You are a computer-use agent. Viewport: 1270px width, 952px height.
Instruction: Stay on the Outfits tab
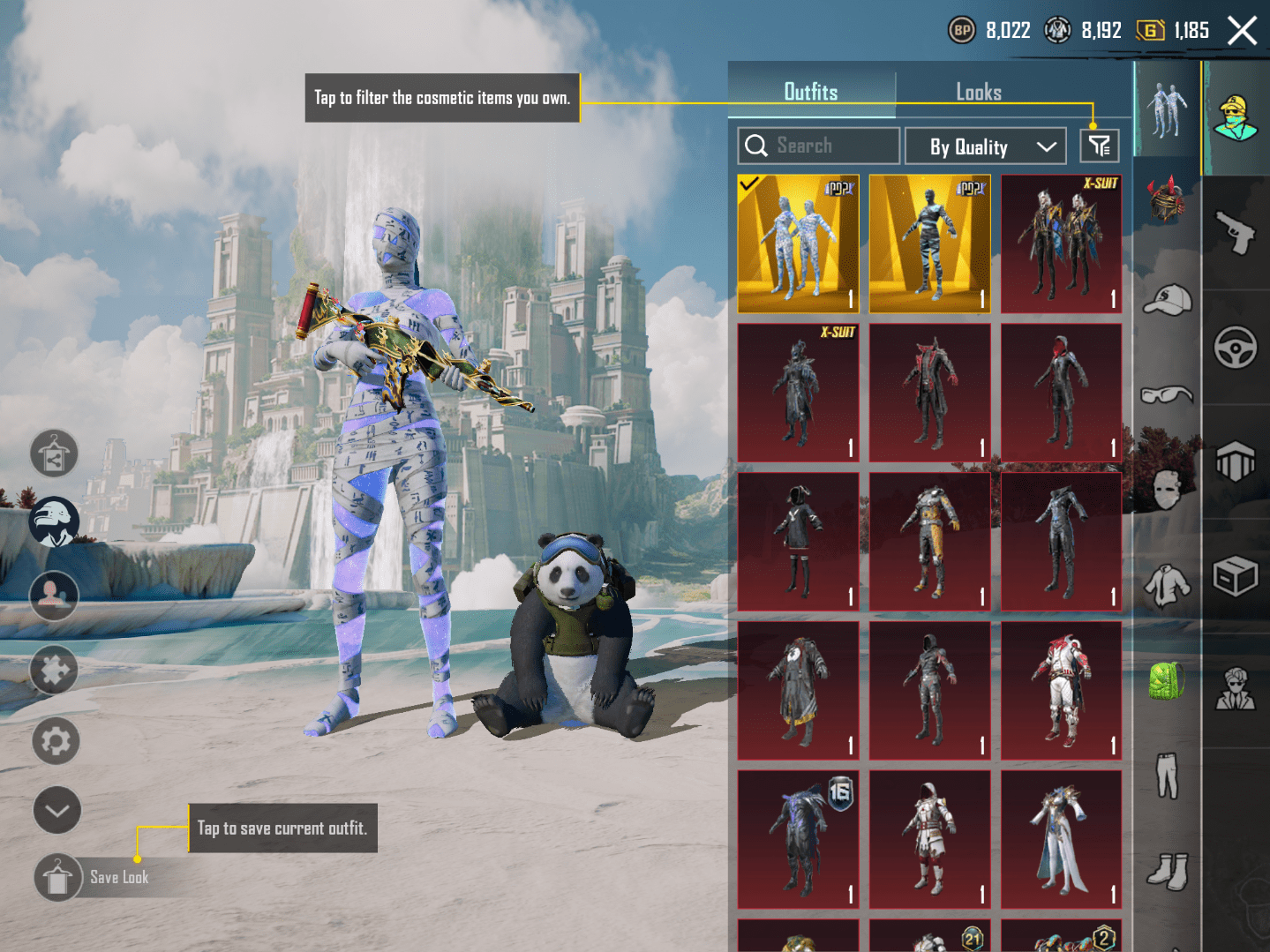point(812,92)
